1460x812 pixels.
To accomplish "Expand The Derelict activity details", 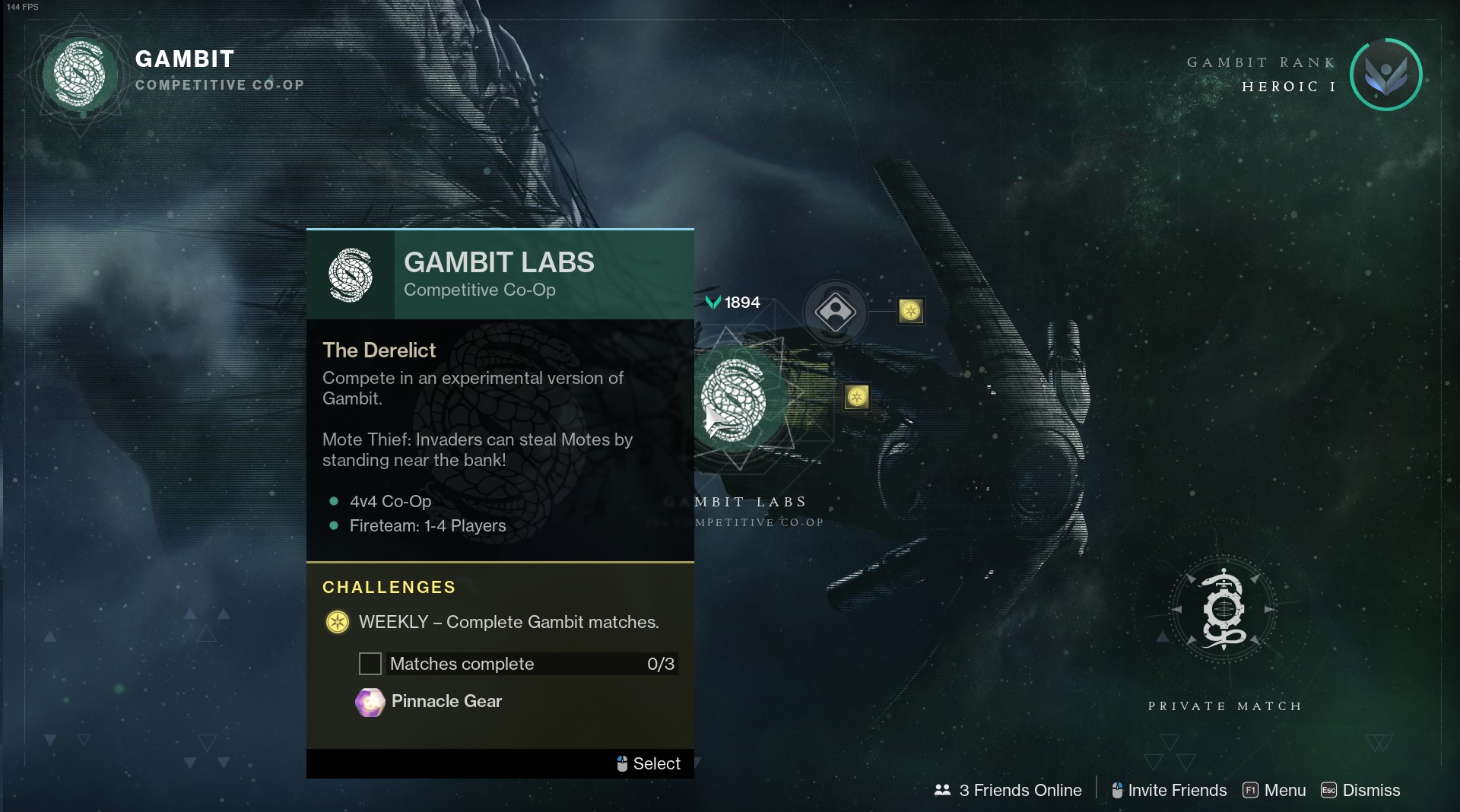I will 379,350.
